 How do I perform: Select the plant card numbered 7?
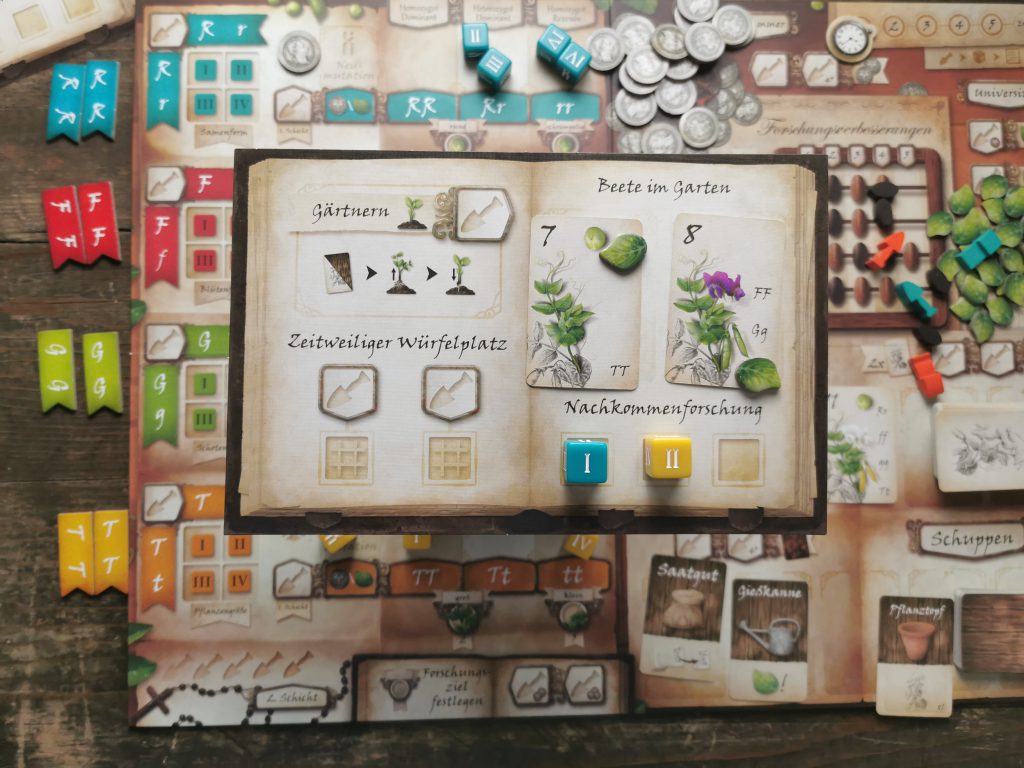(584, 302)
